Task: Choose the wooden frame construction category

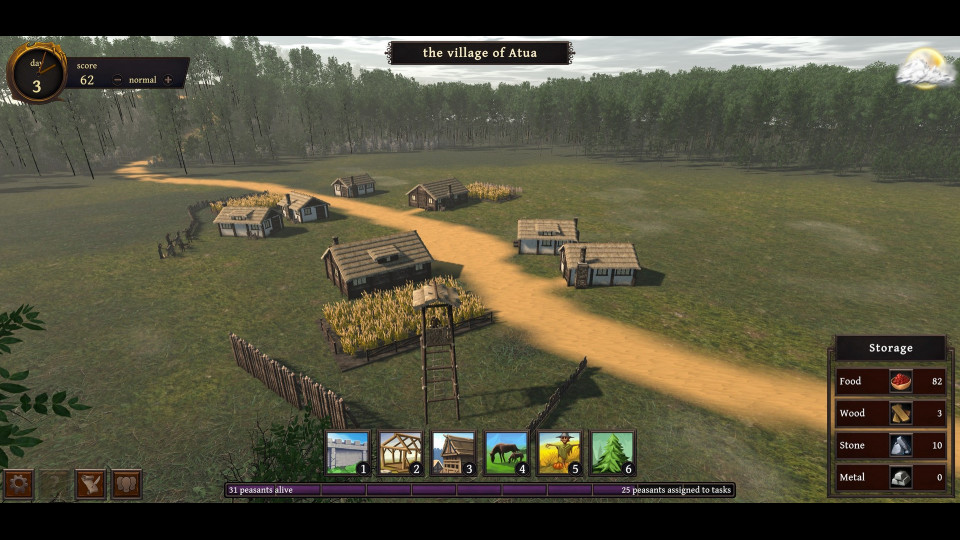Action: [400, 453]
